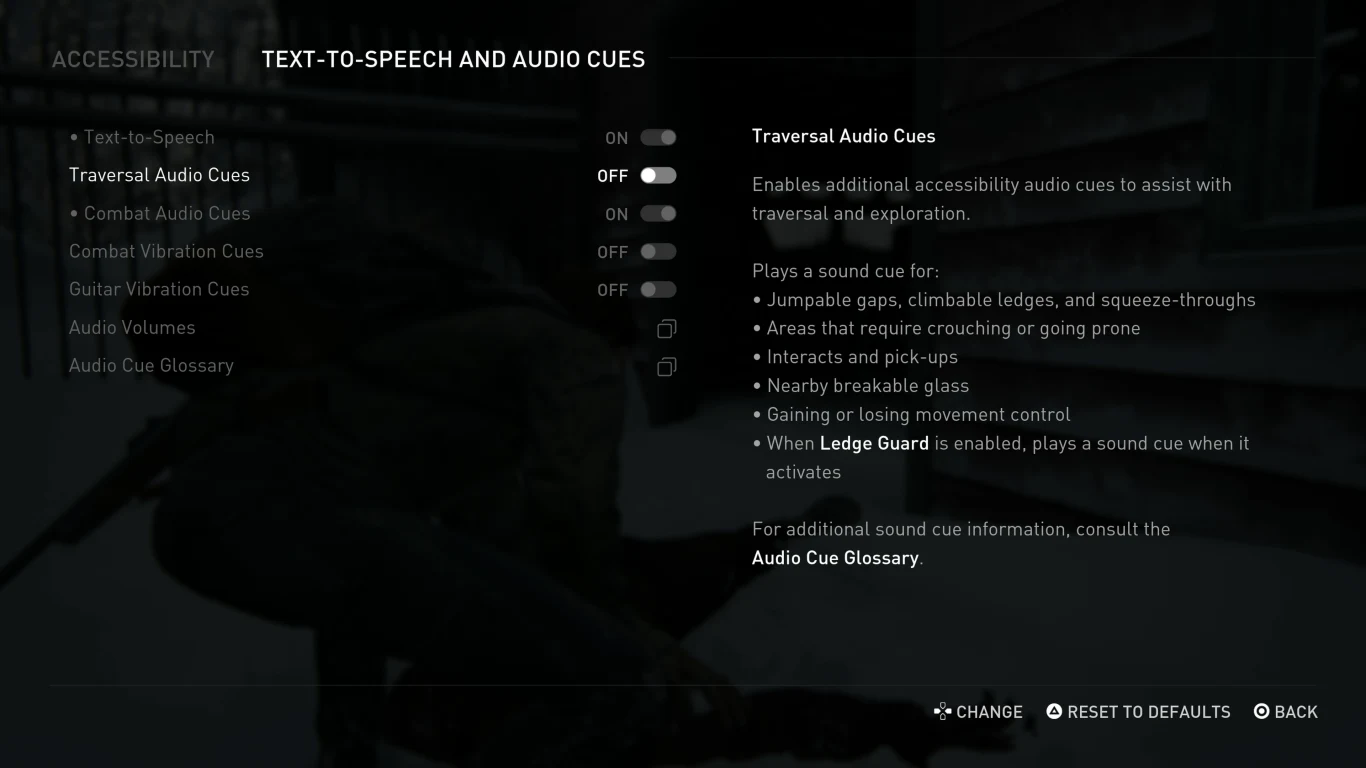This screenshot has width=1366, height=768.
Task: Open the Audio Cue Glossary submenu
Action: (x=151, y=365)
